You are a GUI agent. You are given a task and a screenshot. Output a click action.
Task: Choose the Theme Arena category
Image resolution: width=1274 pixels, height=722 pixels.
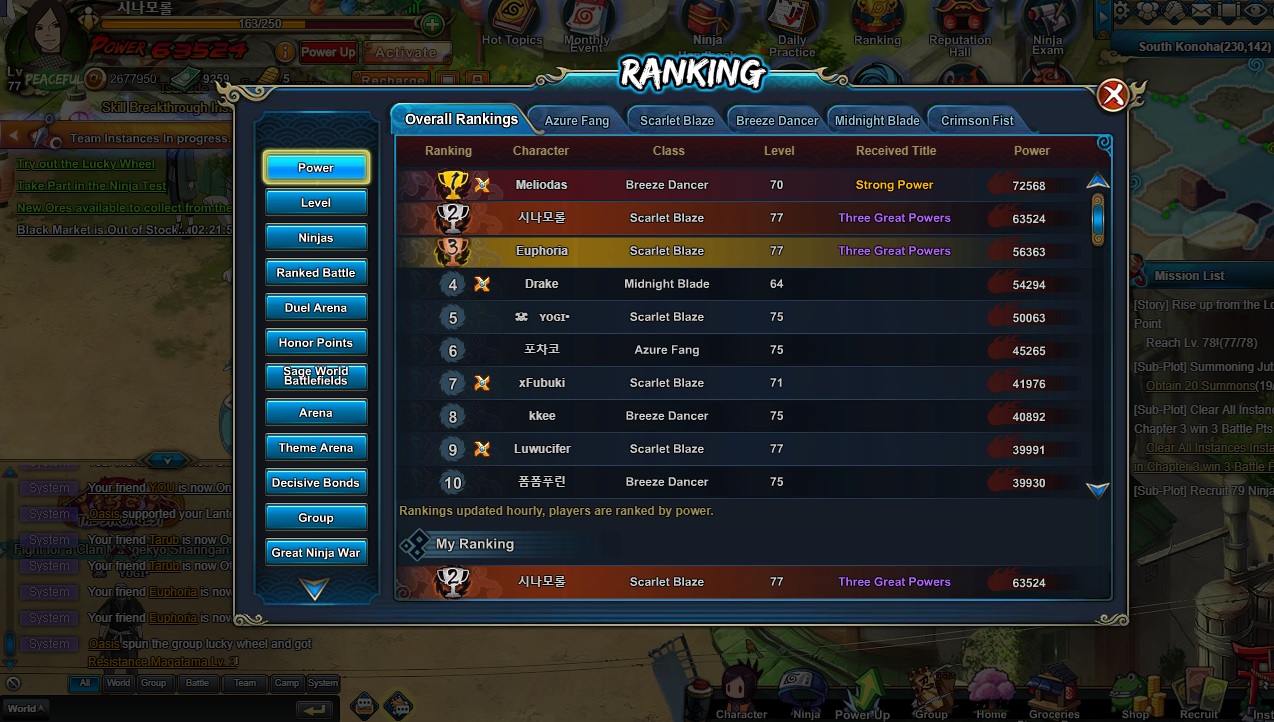316,448
